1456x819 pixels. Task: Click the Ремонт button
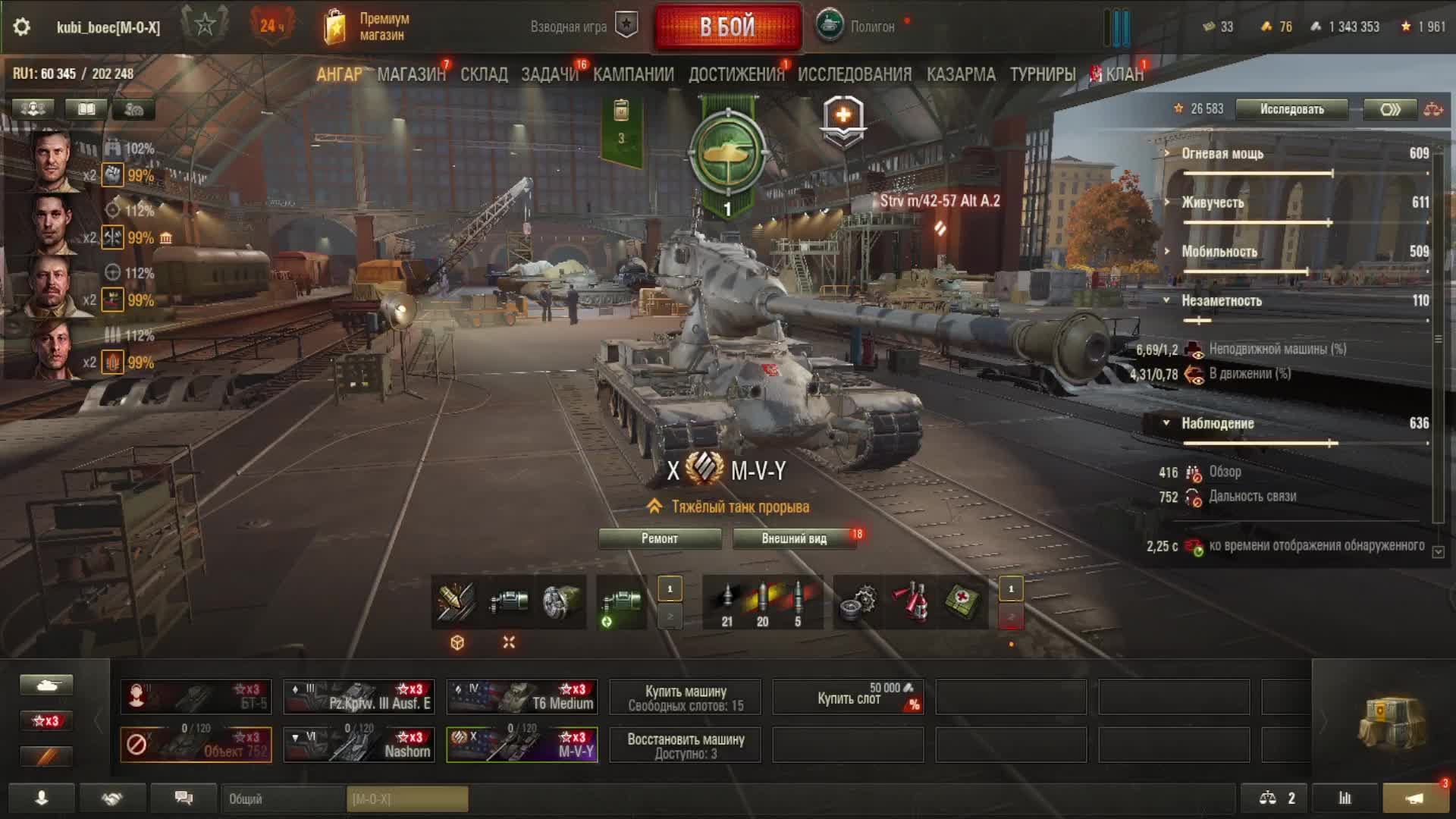[660, 538]
